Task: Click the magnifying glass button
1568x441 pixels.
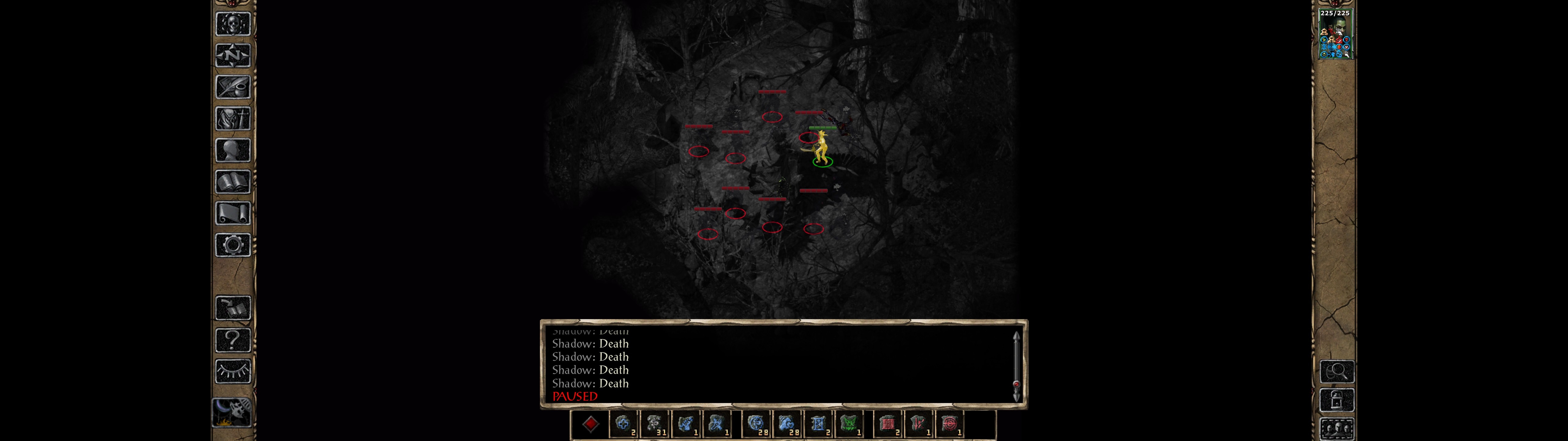Action: [x=1337, y=371]
